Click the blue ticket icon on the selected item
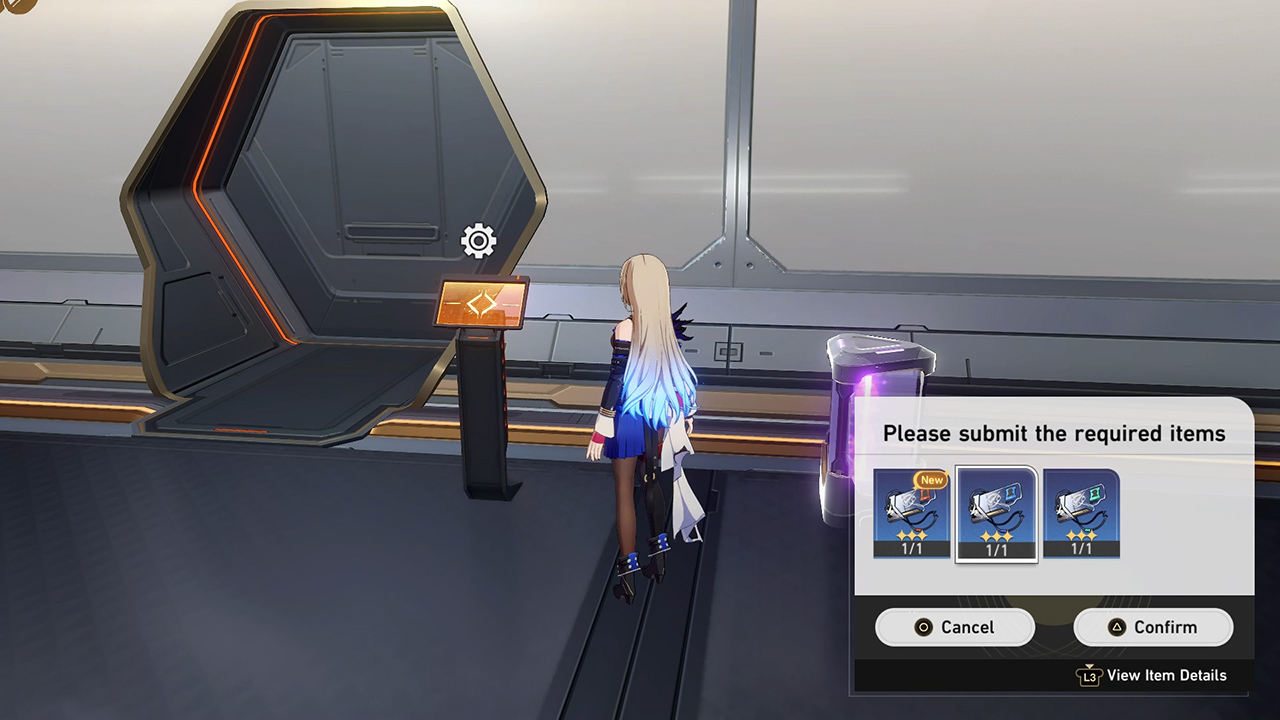This screenshot has height=720, width=1280. [1012, 493]
